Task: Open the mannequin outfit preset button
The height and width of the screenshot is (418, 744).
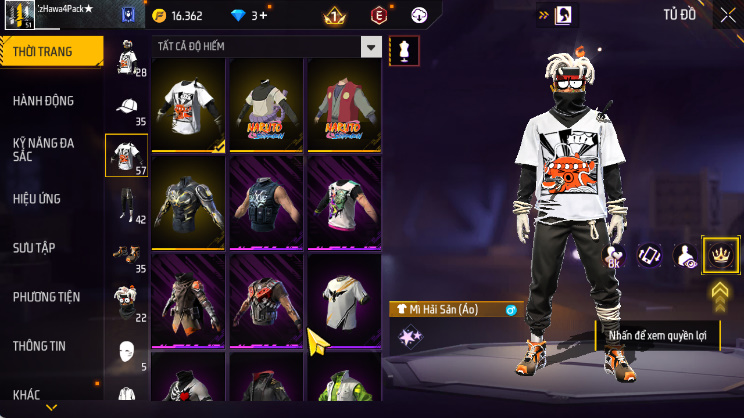Action: [x=404, y=50]
